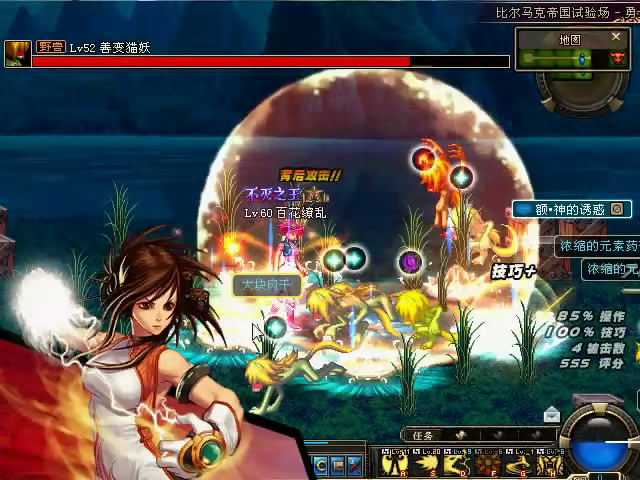Image resolution: width=640 pixels, height=480 pixels.
Task: Click the yellow C button beside the skill bar
Action: 321,464
